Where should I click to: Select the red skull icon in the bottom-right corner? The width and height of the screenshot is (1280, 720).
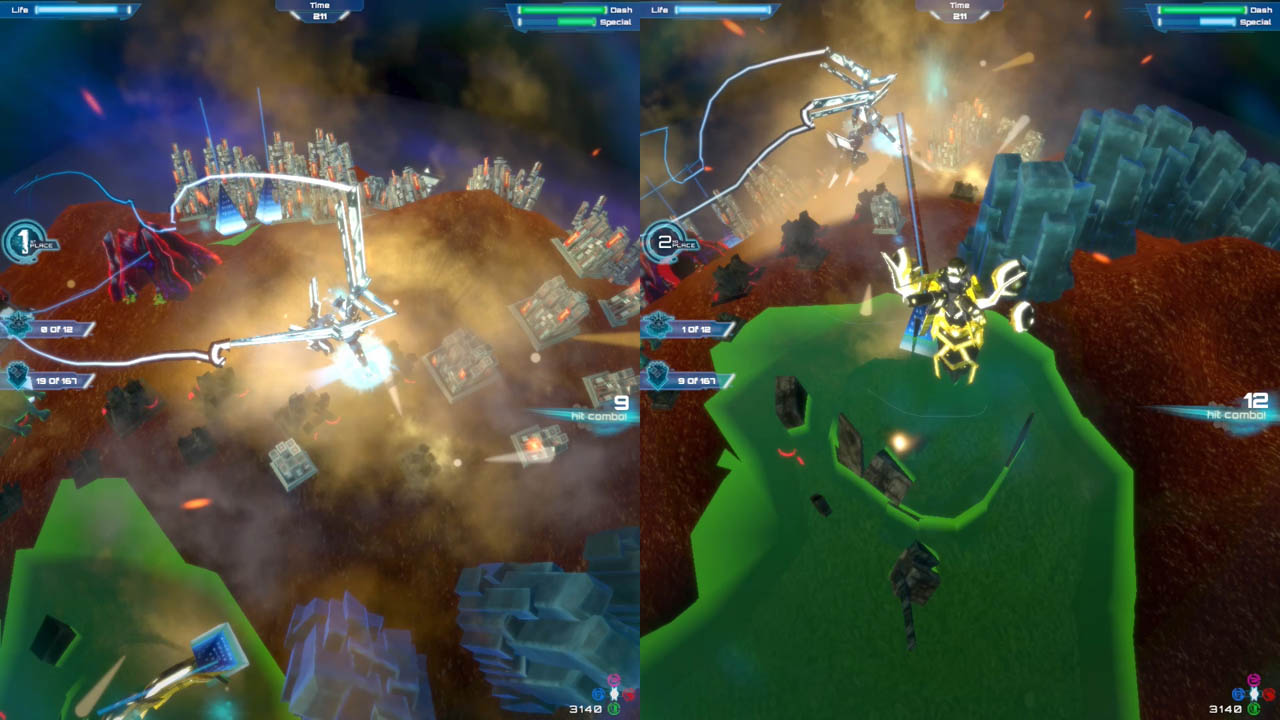(1268, 694)
